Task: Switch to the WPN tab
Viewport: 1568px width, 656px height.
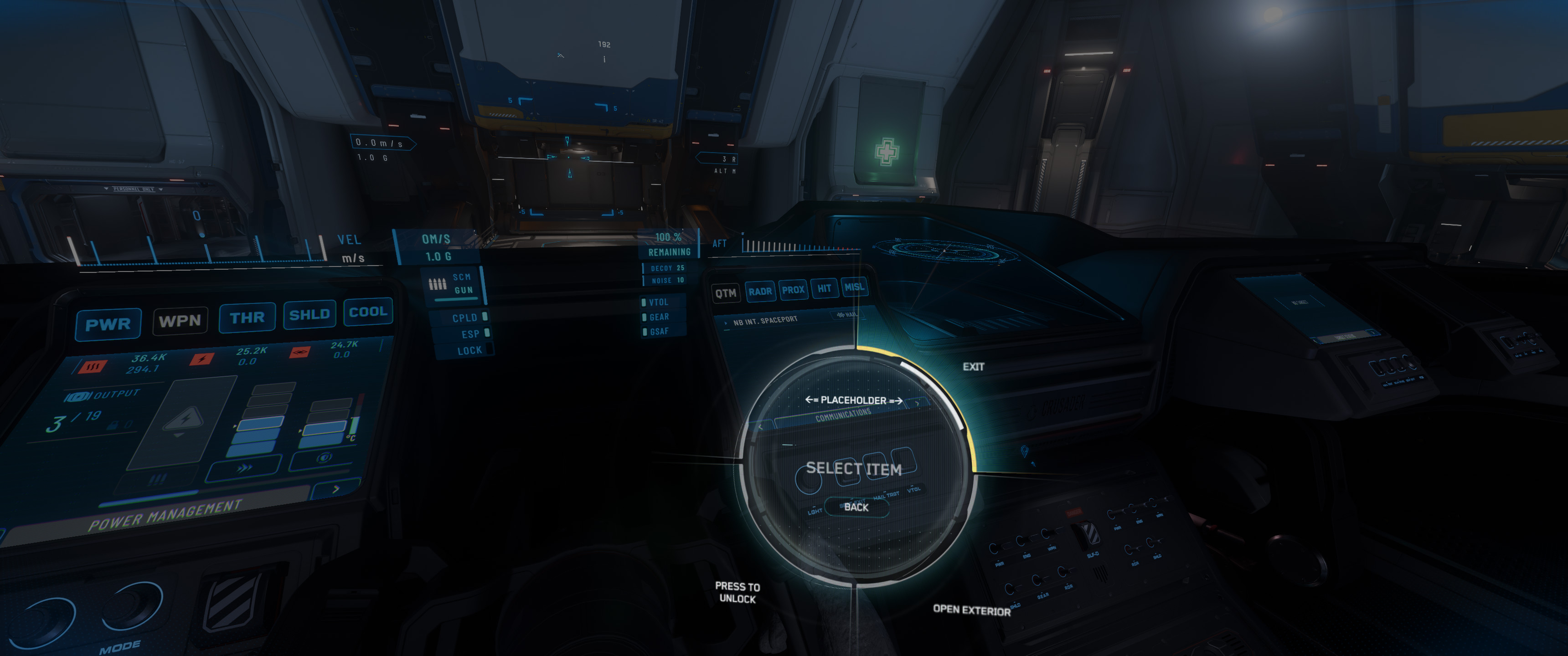Action: click(180, 320)
